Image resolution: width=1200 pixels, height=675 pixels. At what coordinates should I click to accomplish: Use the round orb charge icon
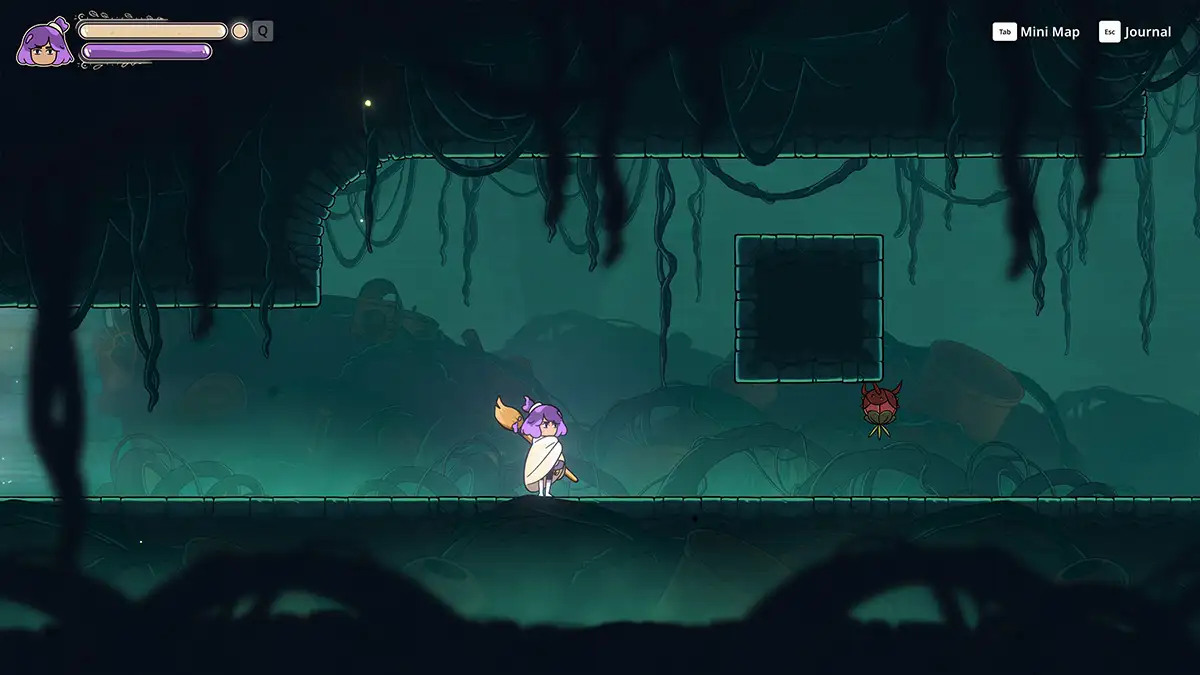[x=240, y=31]
